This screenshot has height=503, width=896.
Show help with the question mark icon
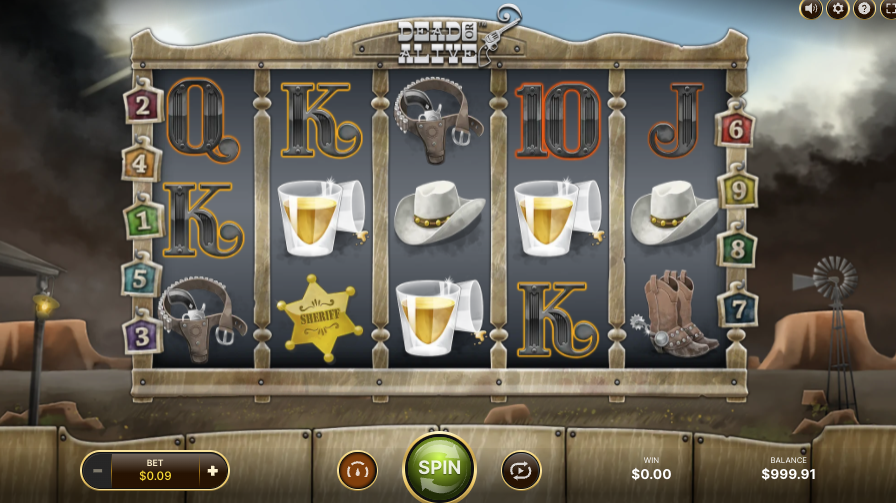point(863,9)
